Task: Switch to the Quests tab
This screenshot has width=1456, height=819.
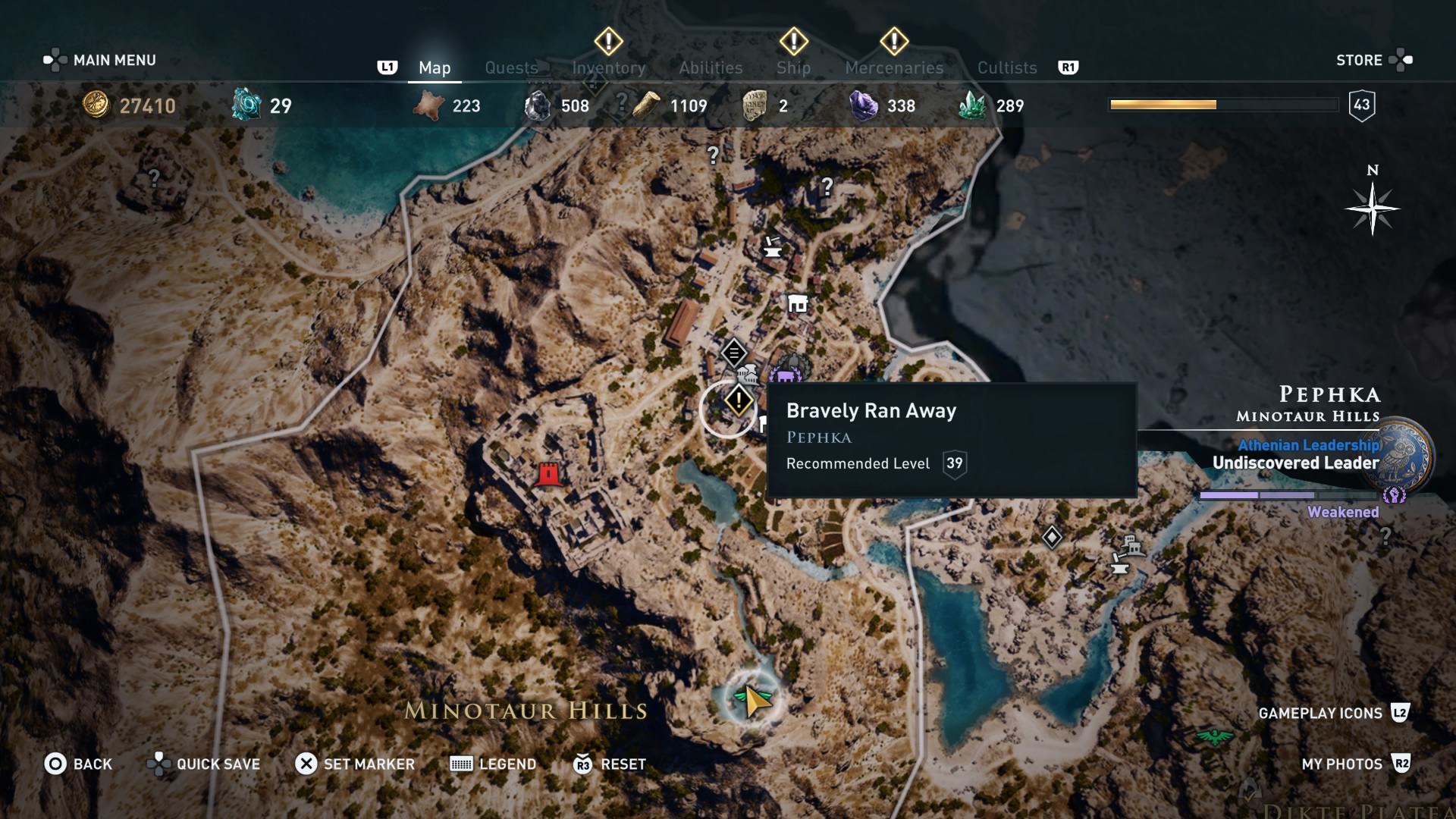Action: [x=511, y=68]
